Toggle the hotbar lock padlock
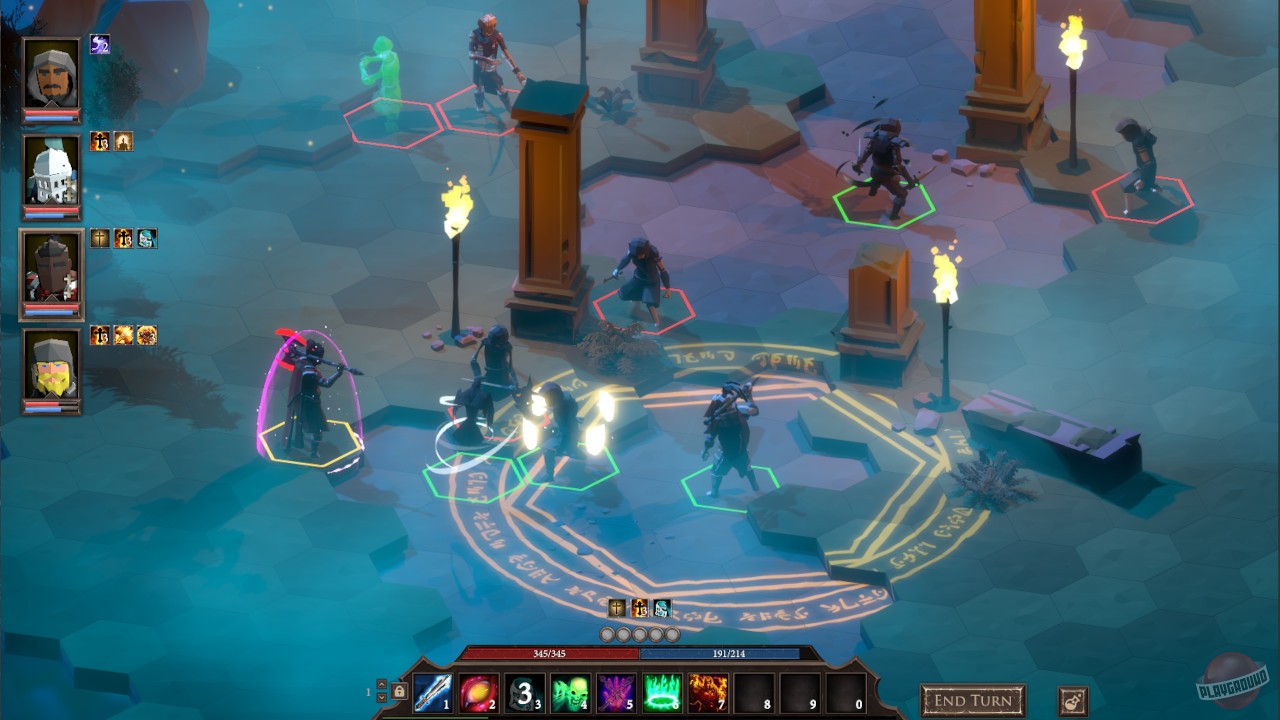The image size is (1280, 720). [x=397, y=690]
